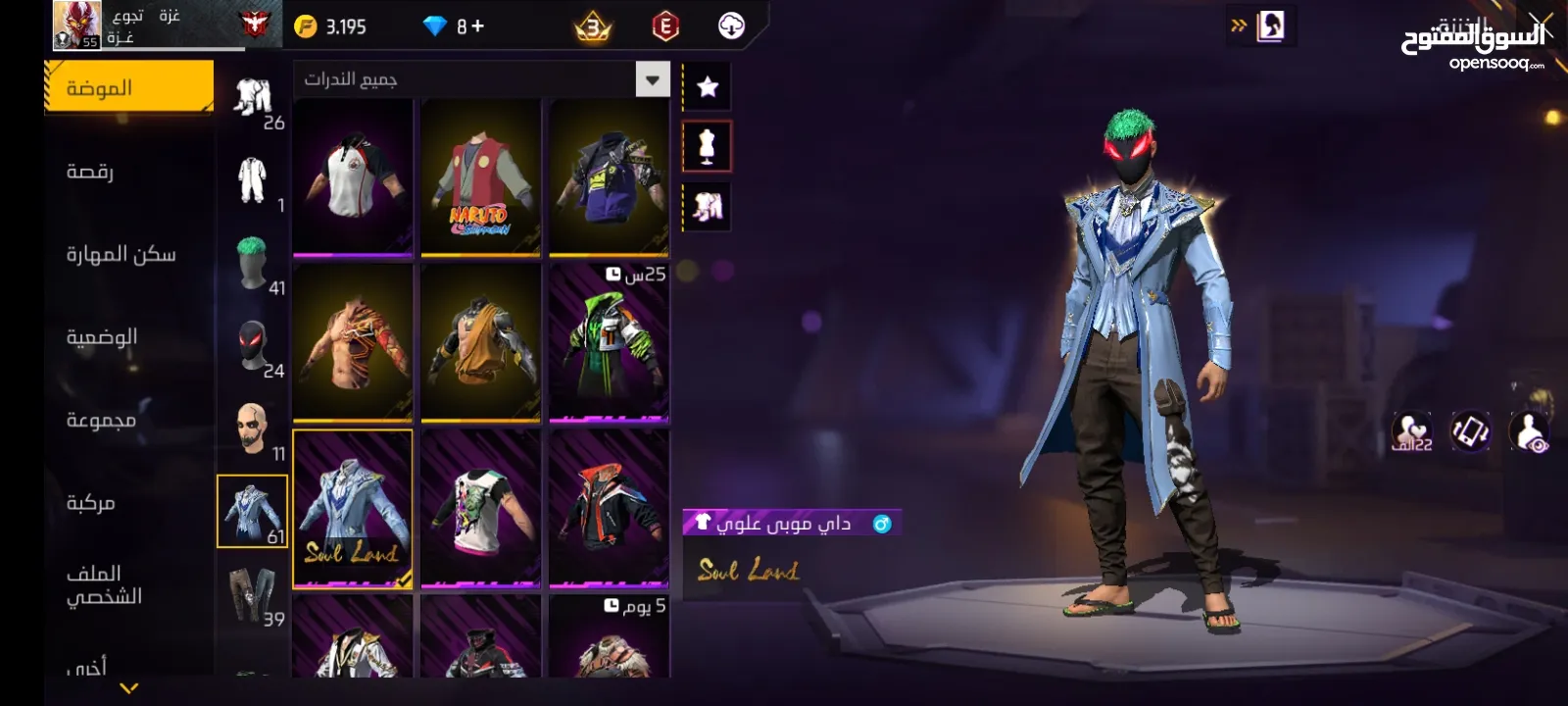Show the green hair head category
Screen dimensions: 1568x706
(x=253, y=263)
